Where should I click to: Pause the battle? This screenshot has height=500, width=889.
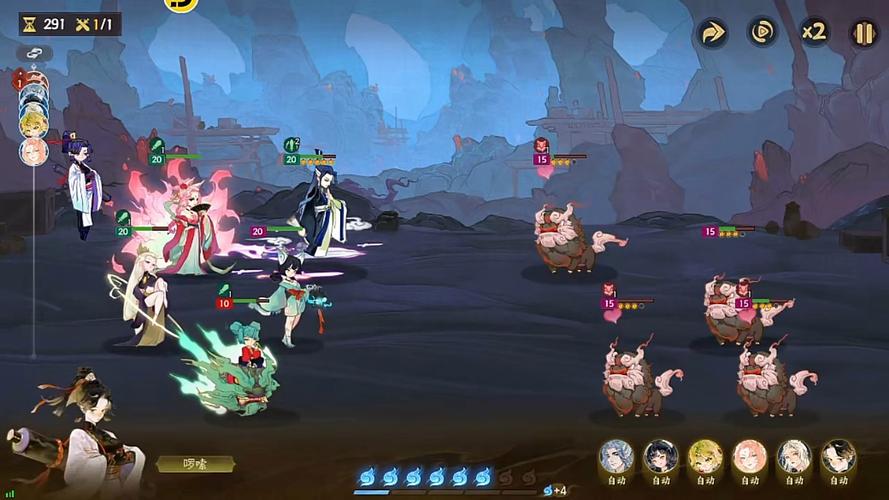click(x=863, y=33)
